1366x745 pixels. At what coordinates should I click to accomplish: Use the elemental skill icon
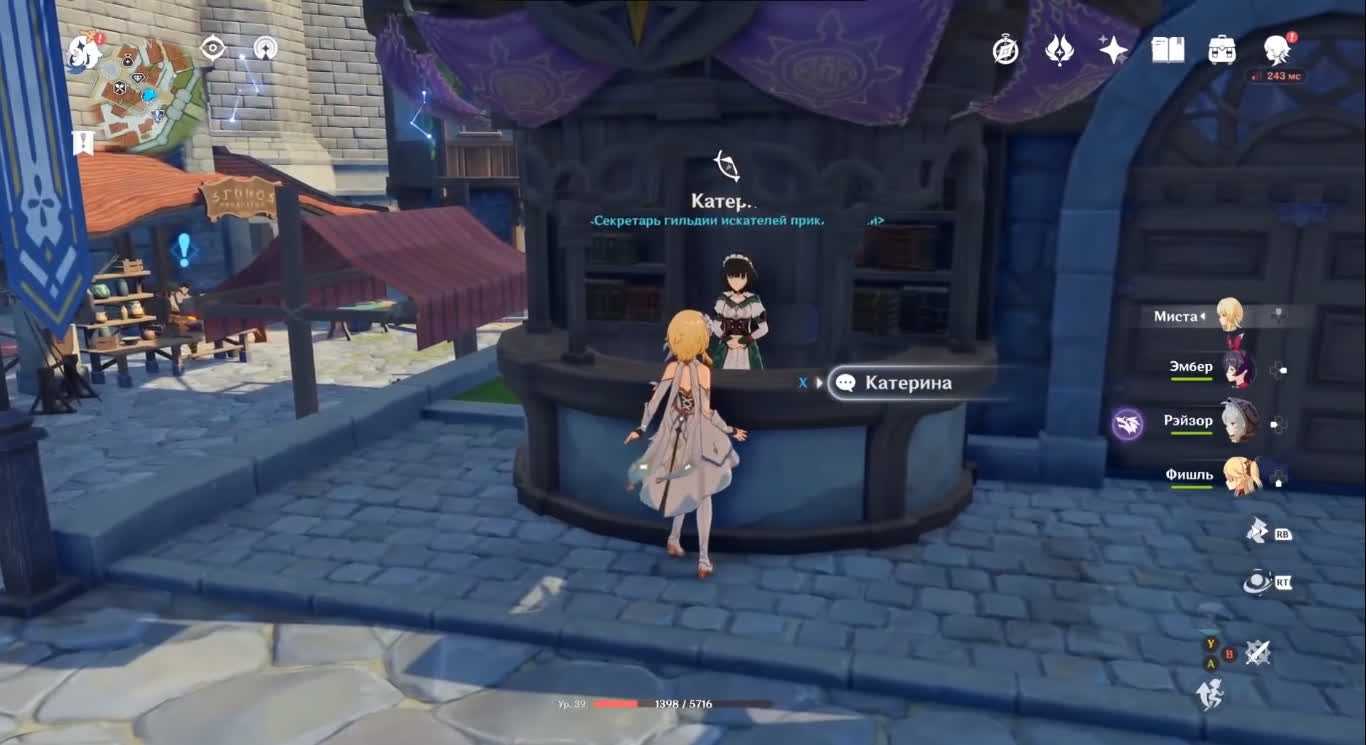click(x=1258, y=531)
